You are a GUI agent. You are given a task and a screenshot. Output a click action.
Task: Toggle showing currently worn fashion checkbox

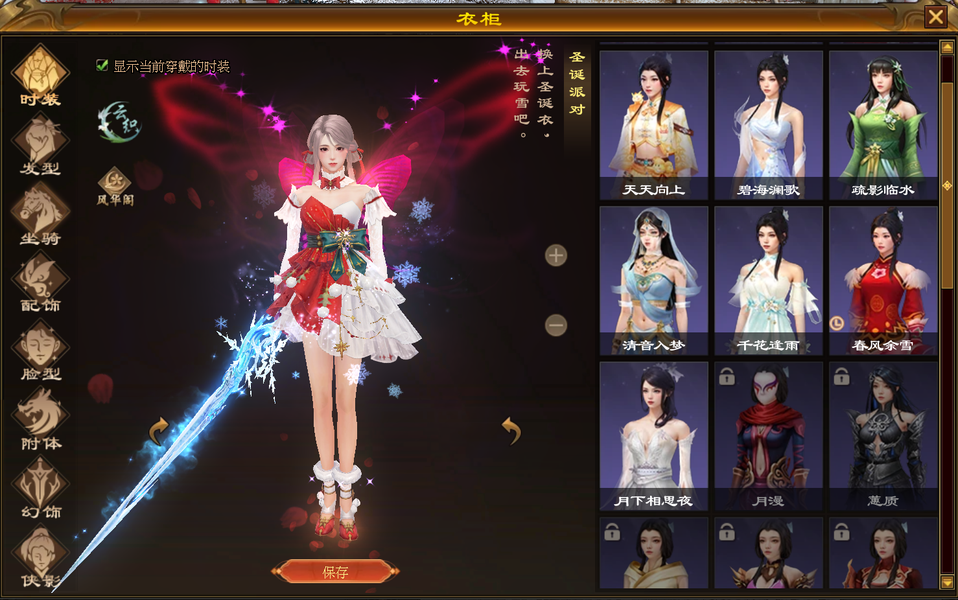(x=102, y=66)
